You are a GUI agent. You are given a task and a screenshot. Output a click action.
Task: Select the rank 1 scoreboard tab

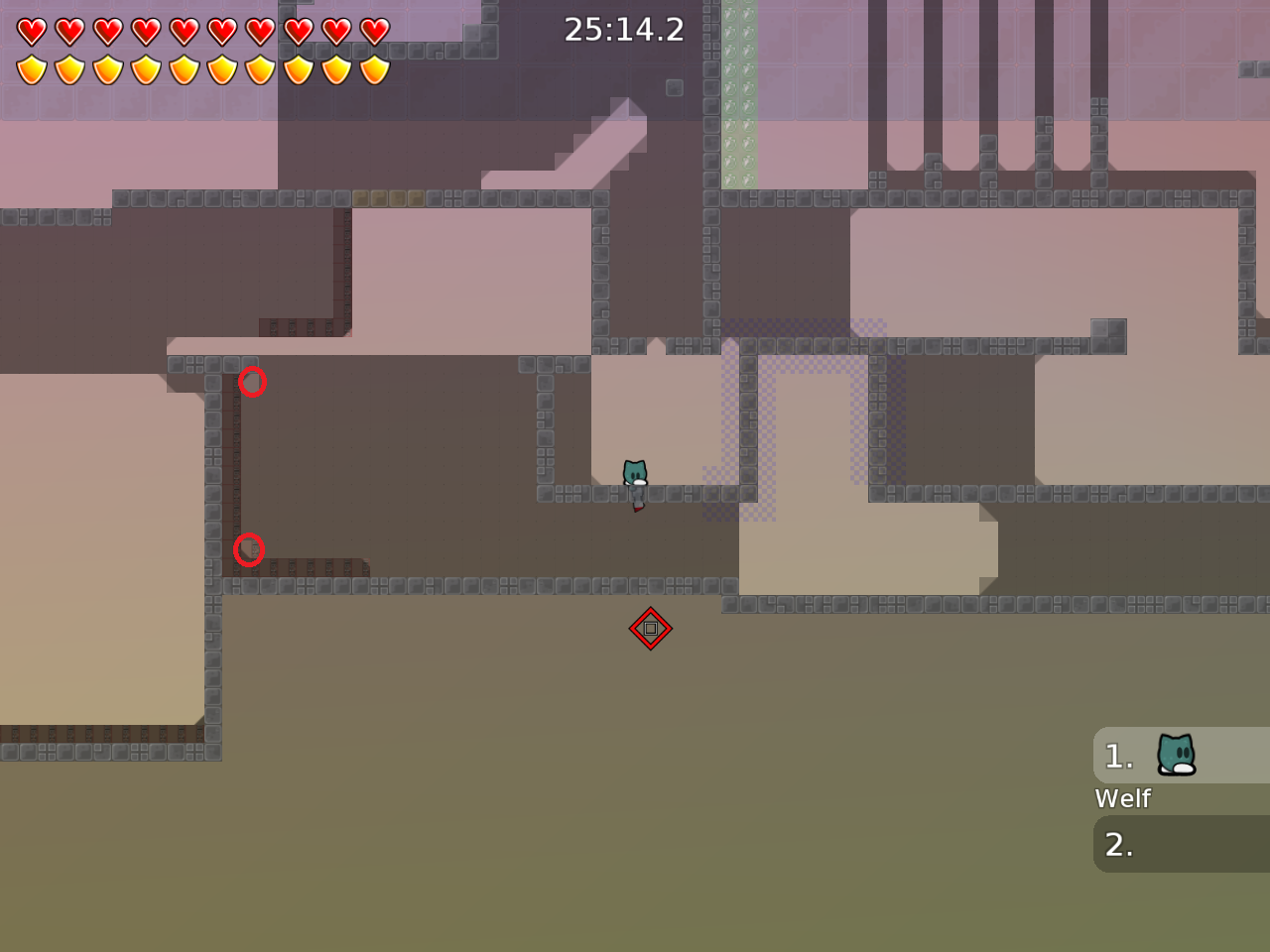click(1118, 756)
